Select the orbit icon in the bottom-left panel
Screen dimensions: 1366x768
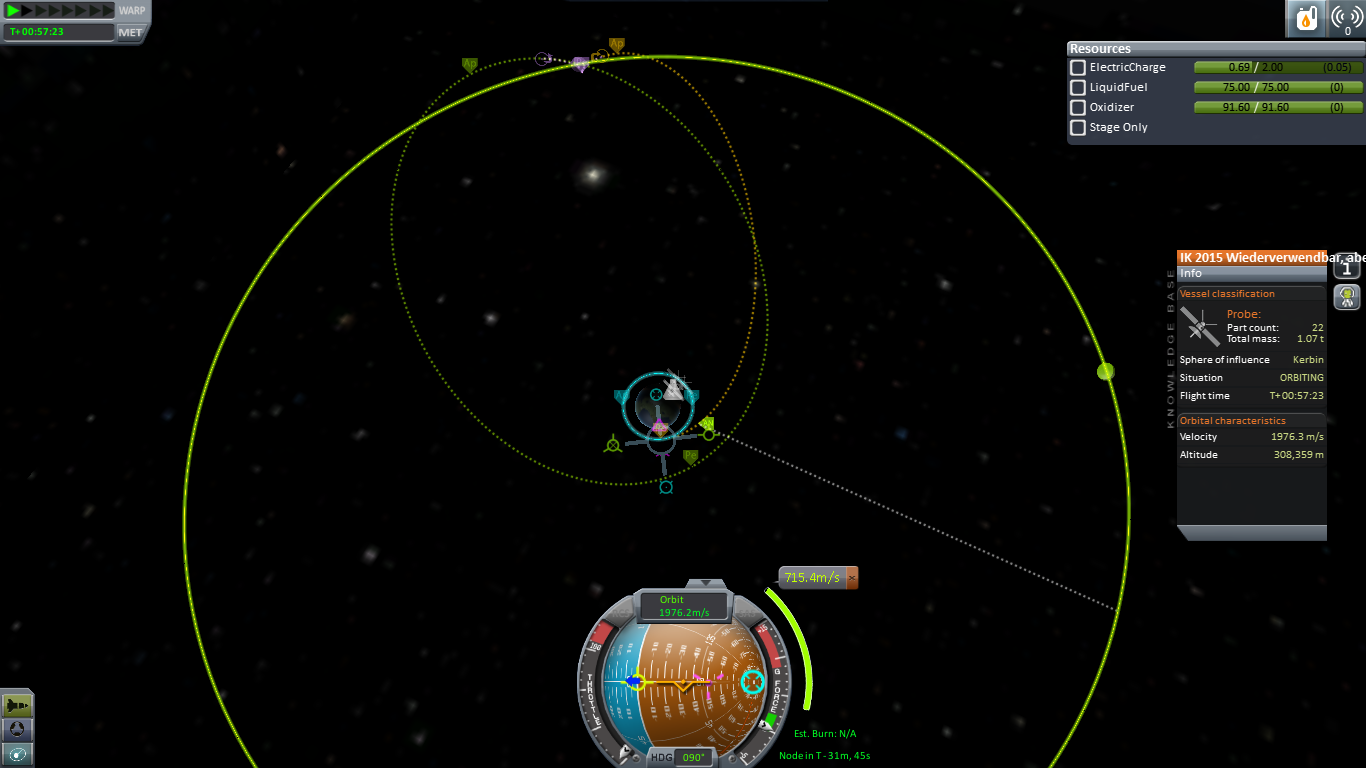click(x=18, y=754)
